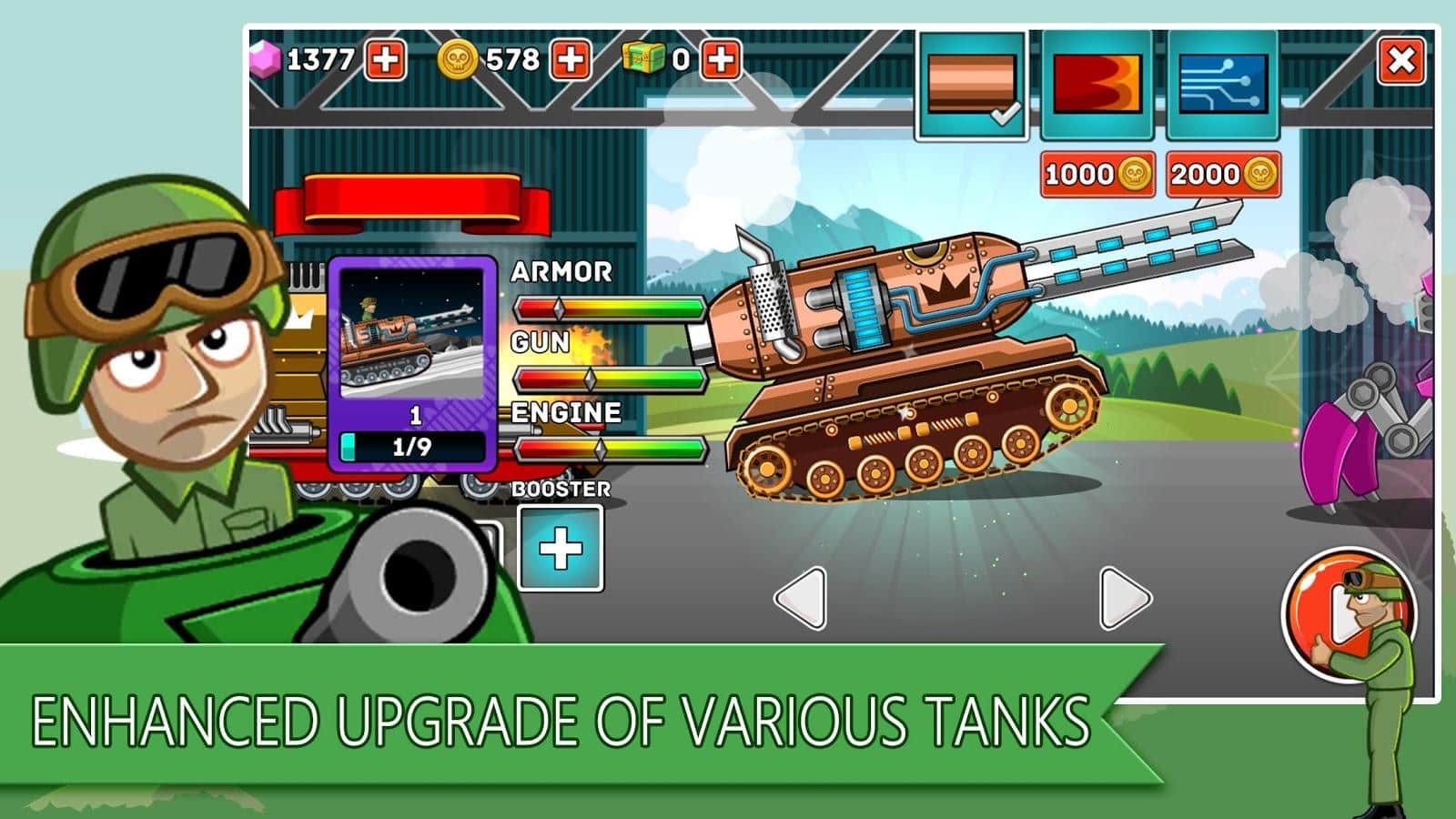View the blue circuit engine upgrade
The height and width of the screenshot is (819, 1456).
click(1224, 82)
